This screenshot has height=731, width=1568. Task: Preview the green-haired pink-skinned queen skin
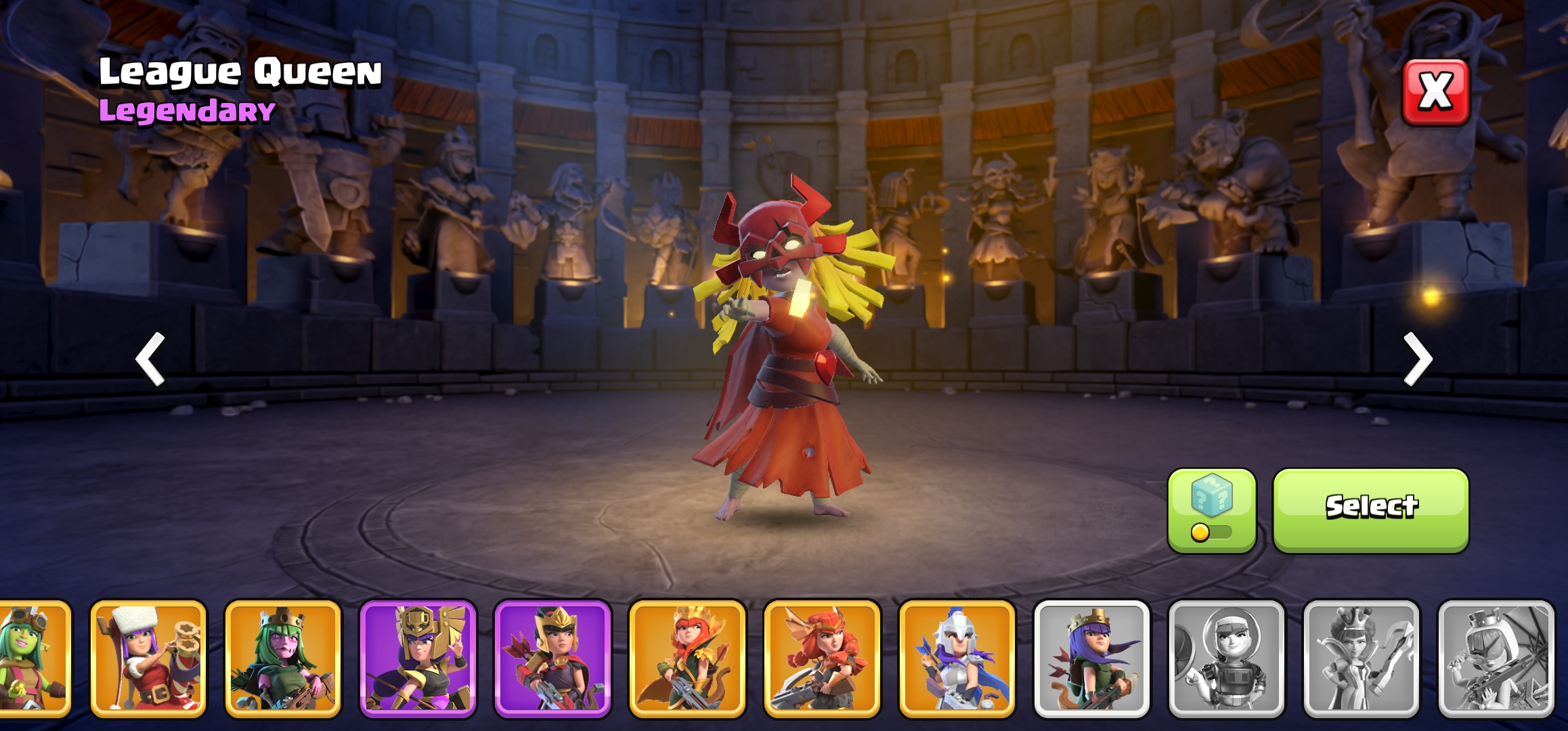coord(283,659)
